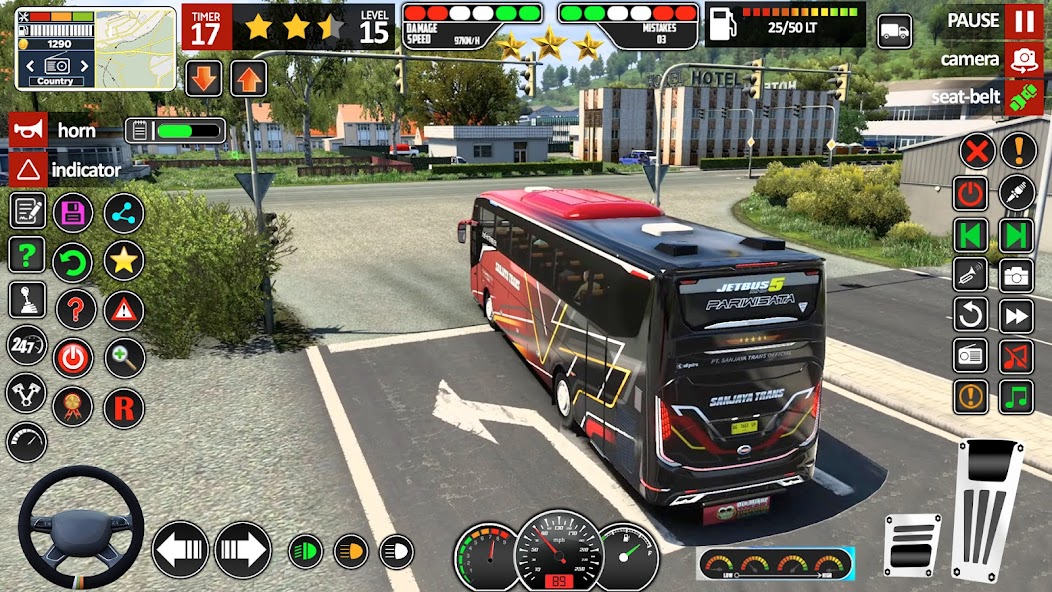Mute music with the crossed-out note icon
The image size is (1052, 592).
(x=1017, y=355)
